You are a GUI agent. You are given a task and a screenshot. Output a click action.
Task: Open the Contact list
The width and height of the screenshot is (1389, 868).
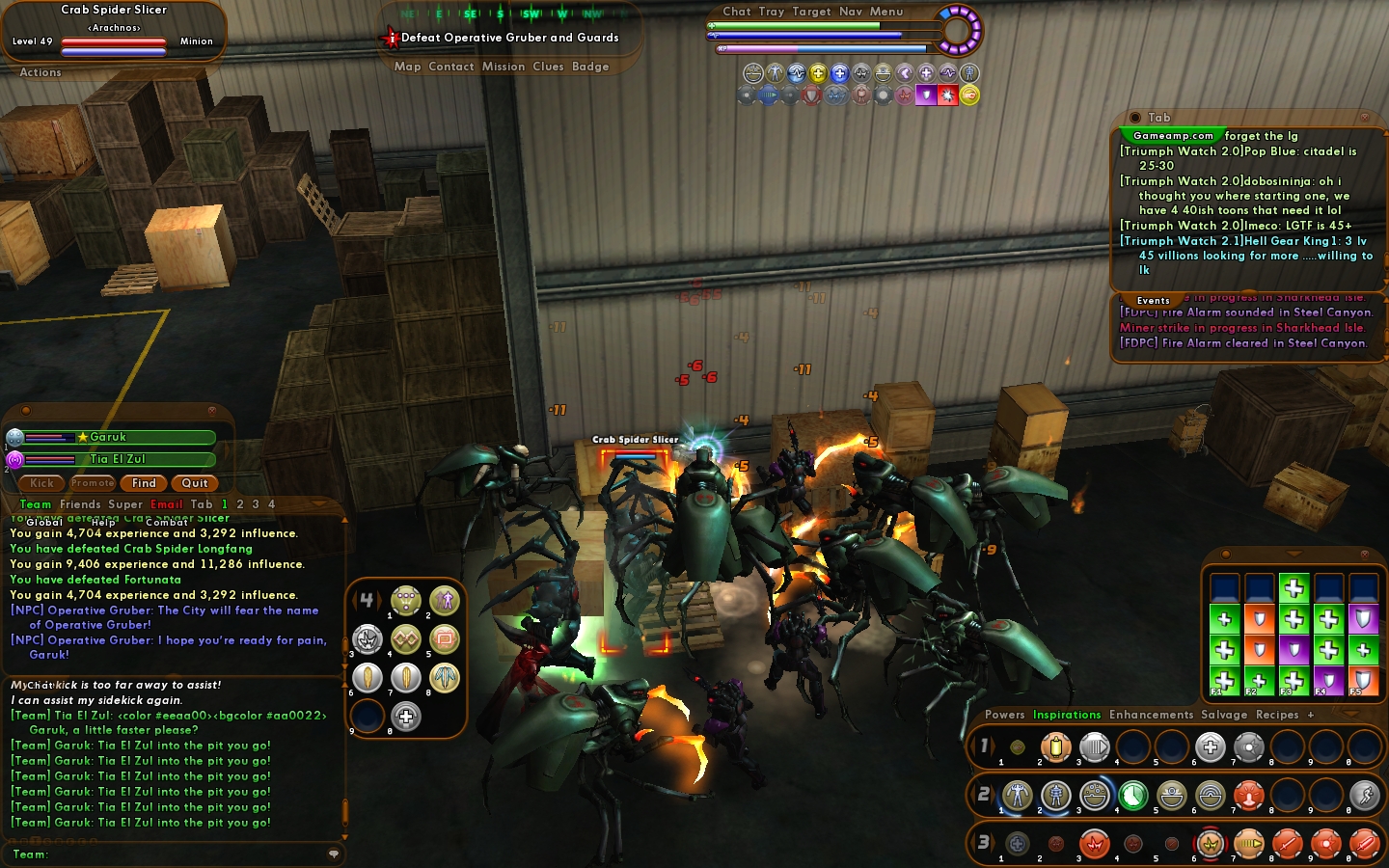450,67
